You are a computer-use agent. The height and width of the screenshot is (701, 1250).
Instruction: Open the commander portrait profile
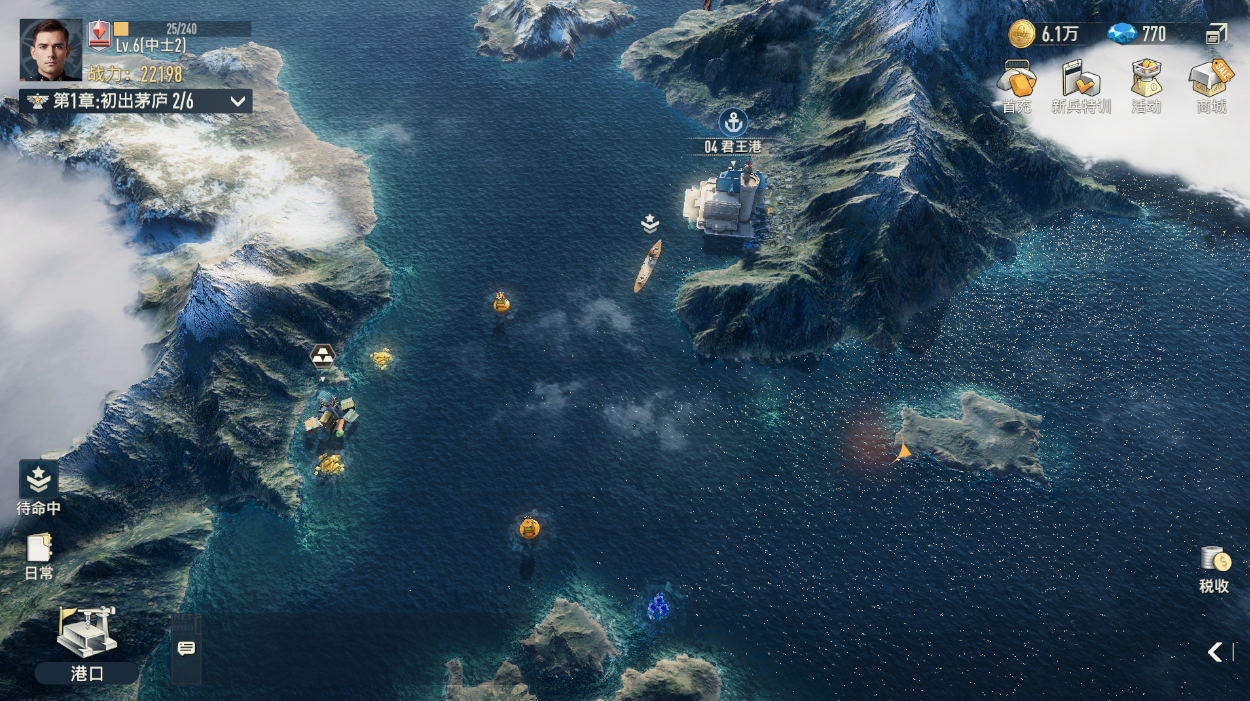tap(50, 50)
